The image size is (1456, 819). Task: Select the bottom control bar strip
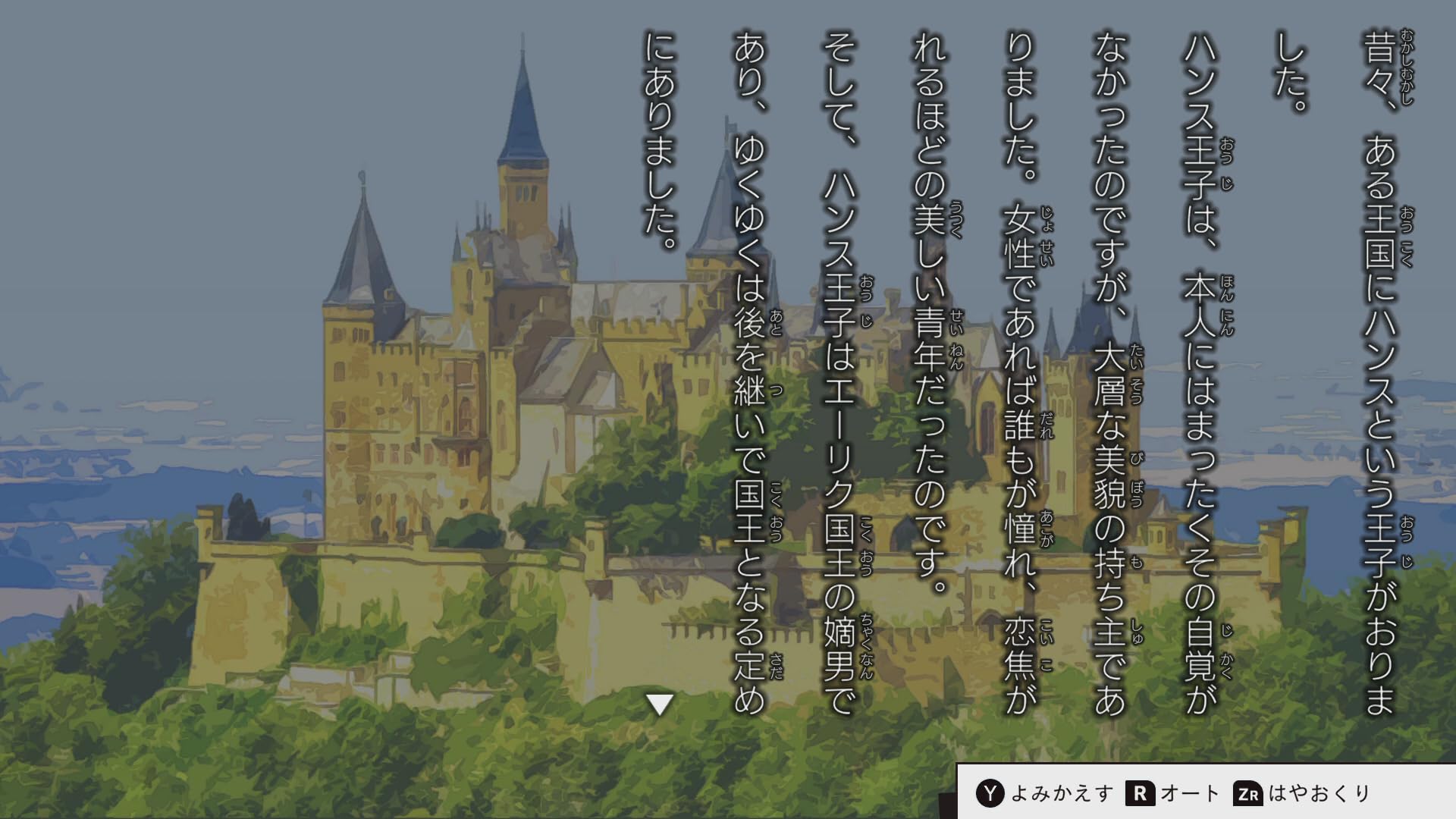[x=1206, y=793]
